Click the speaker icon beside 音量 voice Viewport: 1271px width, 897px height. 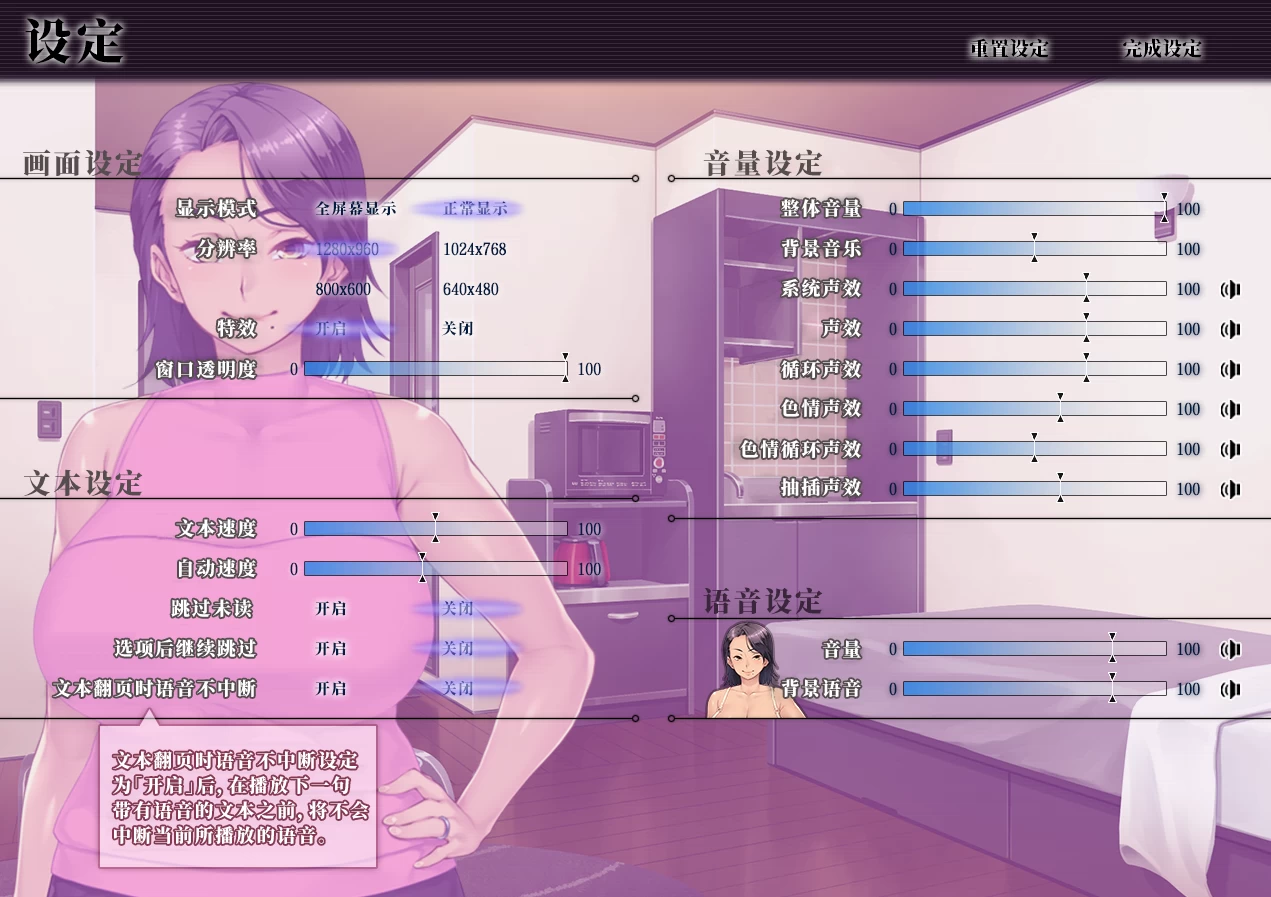pyautogui.click(x=1231, y=649)
